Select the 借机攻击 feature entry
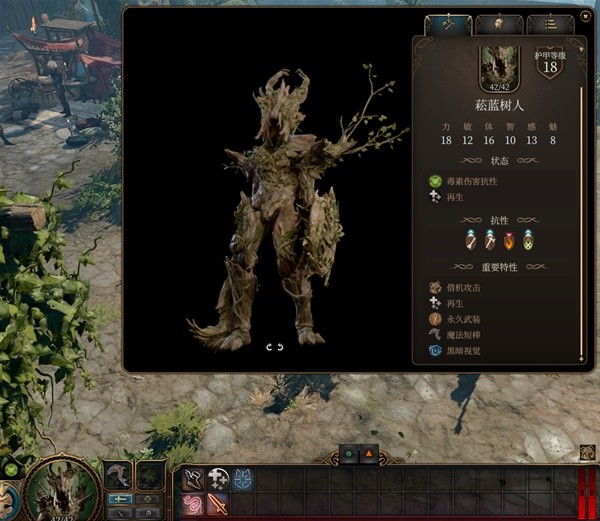Viewport: 600px width, 521px height. (x=462, y=288)
